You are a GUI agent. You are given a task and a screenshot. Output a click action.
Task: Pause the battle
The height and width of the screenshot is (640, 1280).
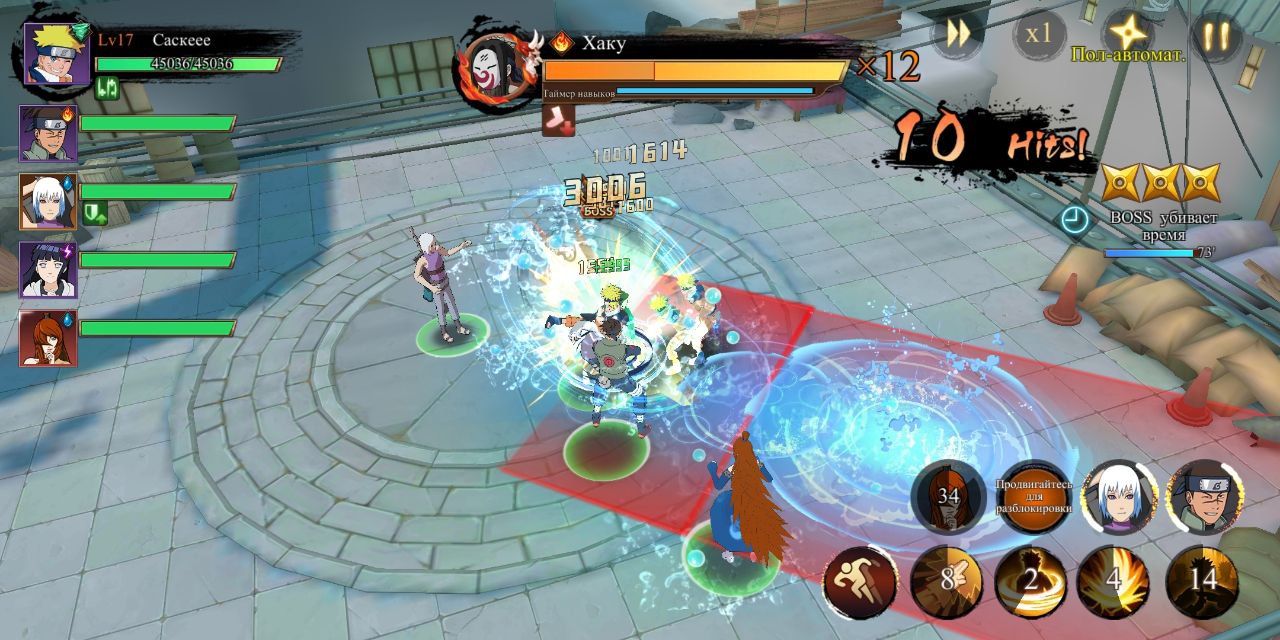[x=1216, y=35]
